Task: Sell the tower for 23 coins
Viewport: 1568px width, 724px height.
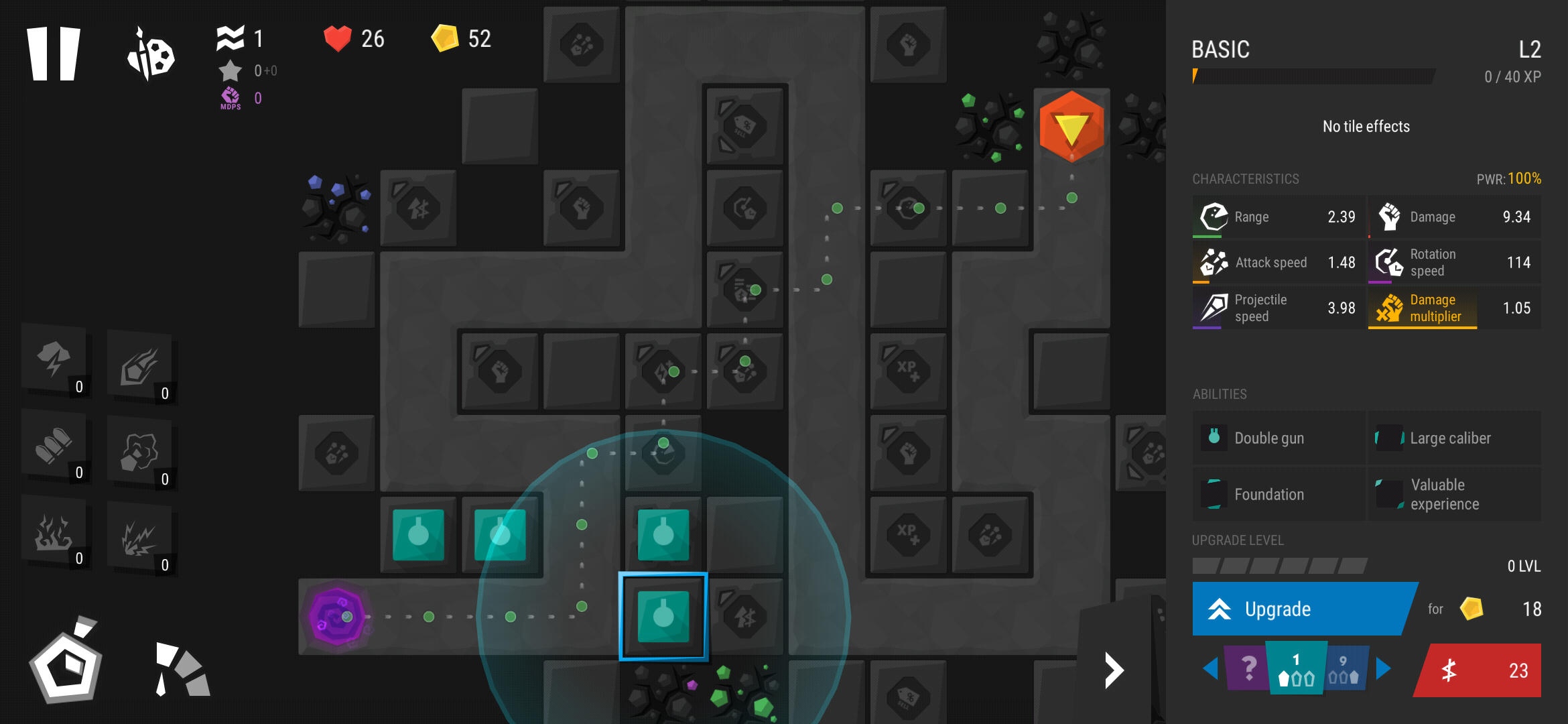Action: click(x=1479, y=670)
